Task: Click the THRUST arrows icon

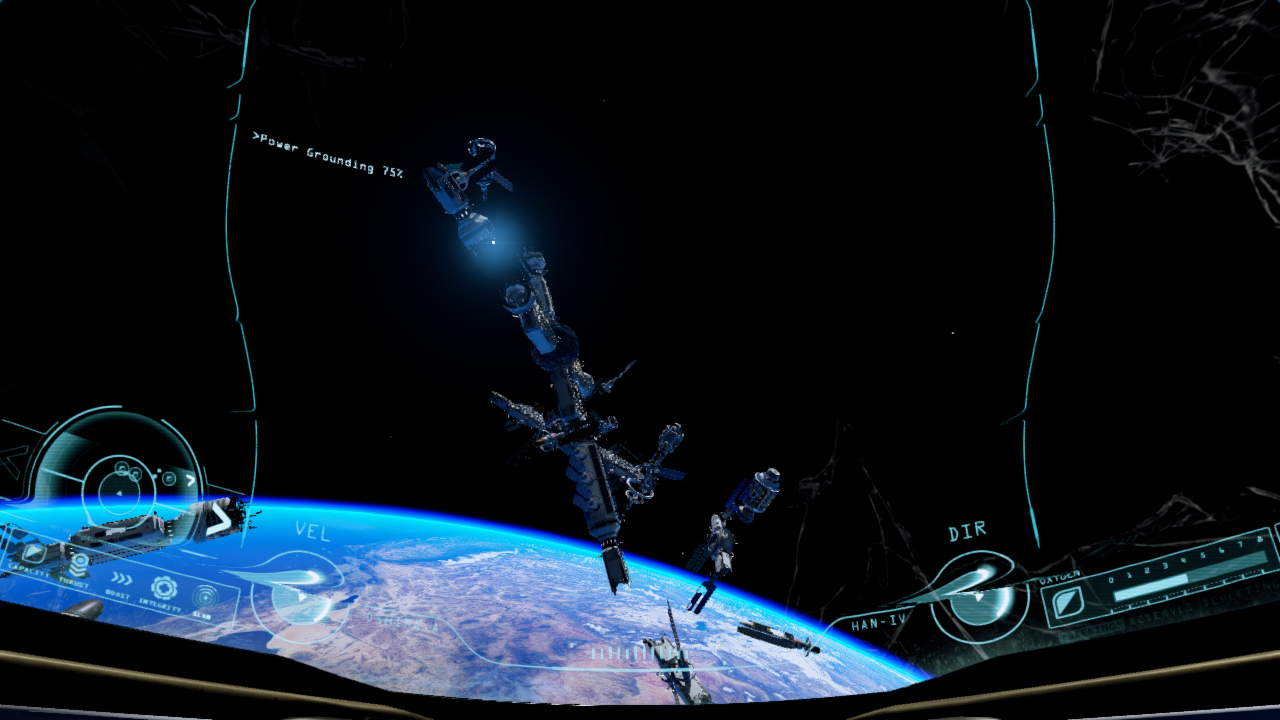Action: (x=80, y=562)
